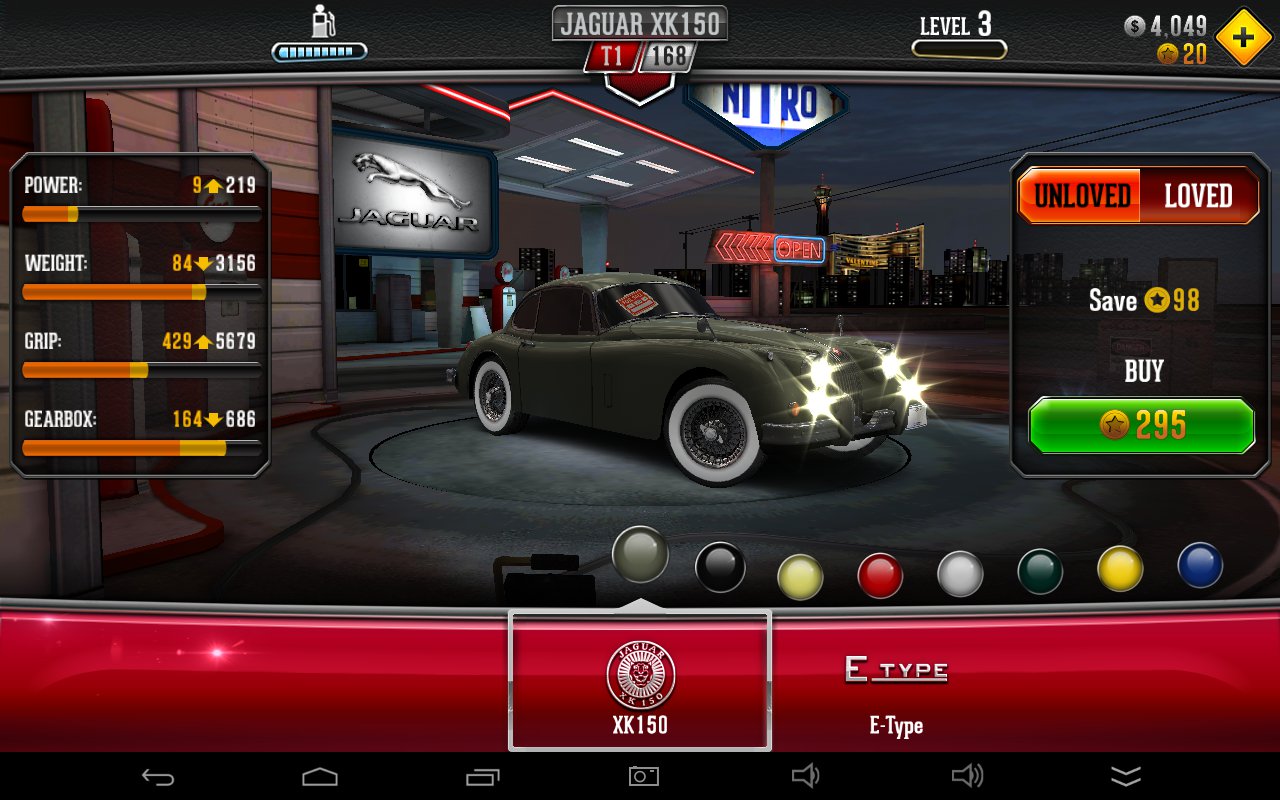Go to the Android home screen
The image size is (1280, 800).
point(320,776)
